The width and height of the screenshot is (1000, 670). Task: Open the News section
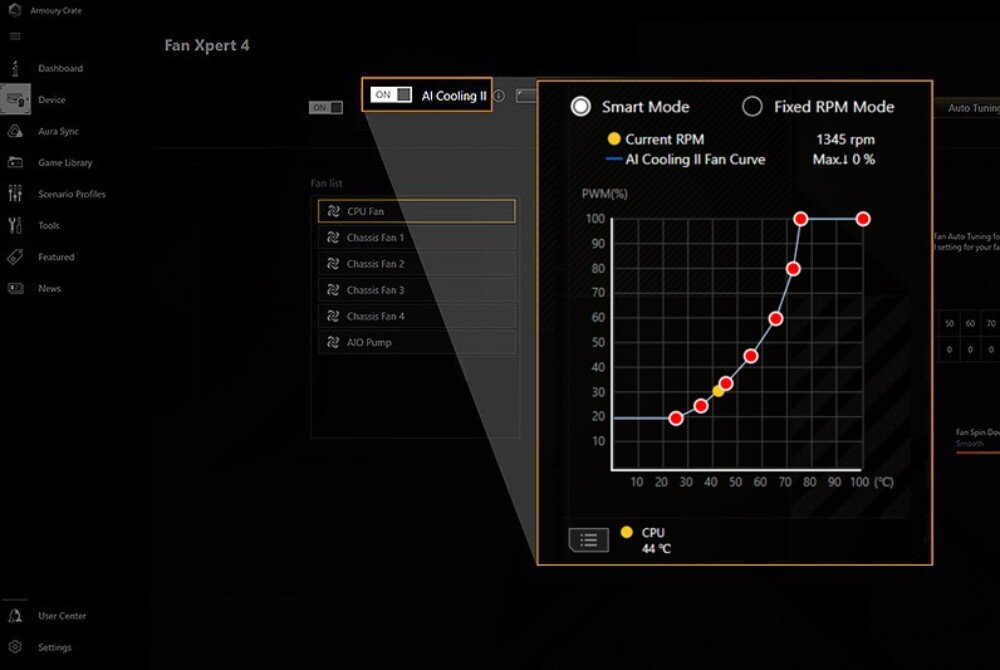coord(49,288)
